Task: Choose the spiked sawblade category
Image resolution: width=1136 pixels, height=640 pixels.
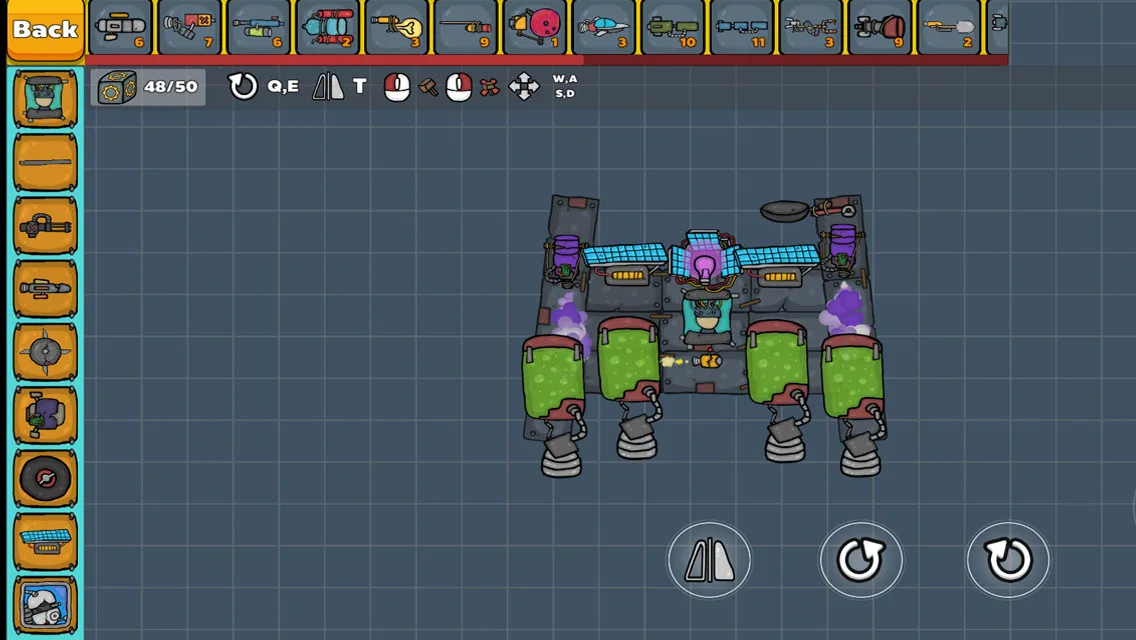Action: (x=45, y=352)
